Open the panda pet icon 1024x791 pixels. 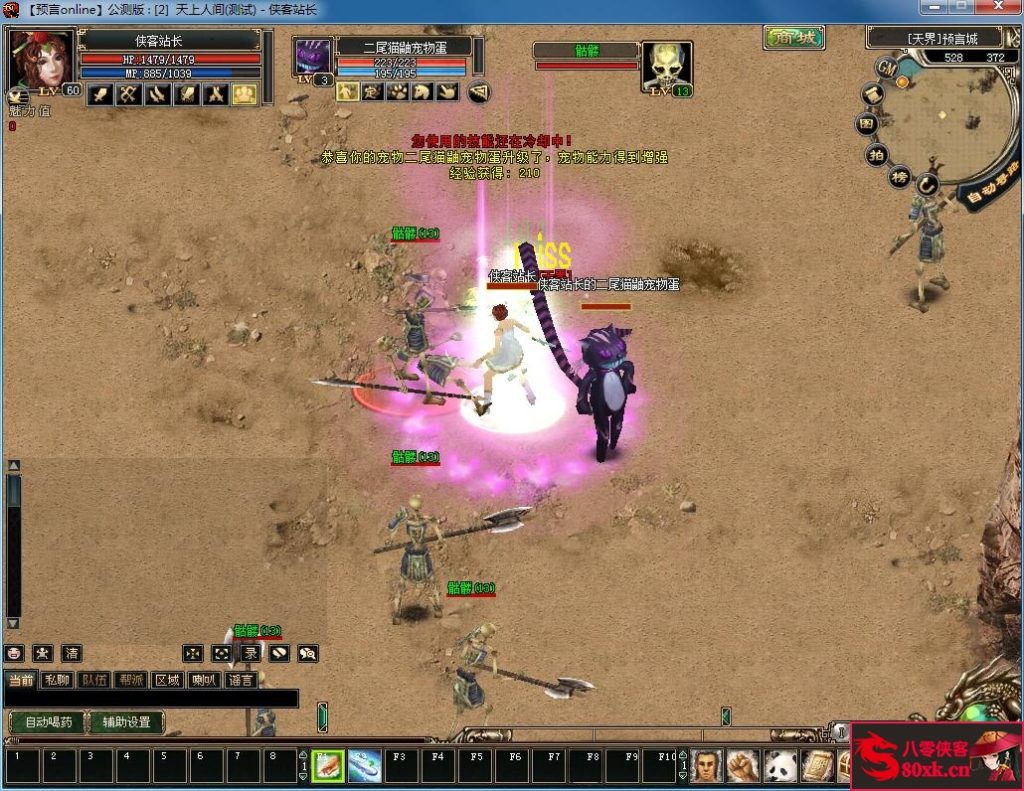pyautogui.click(x=779, y=767)
